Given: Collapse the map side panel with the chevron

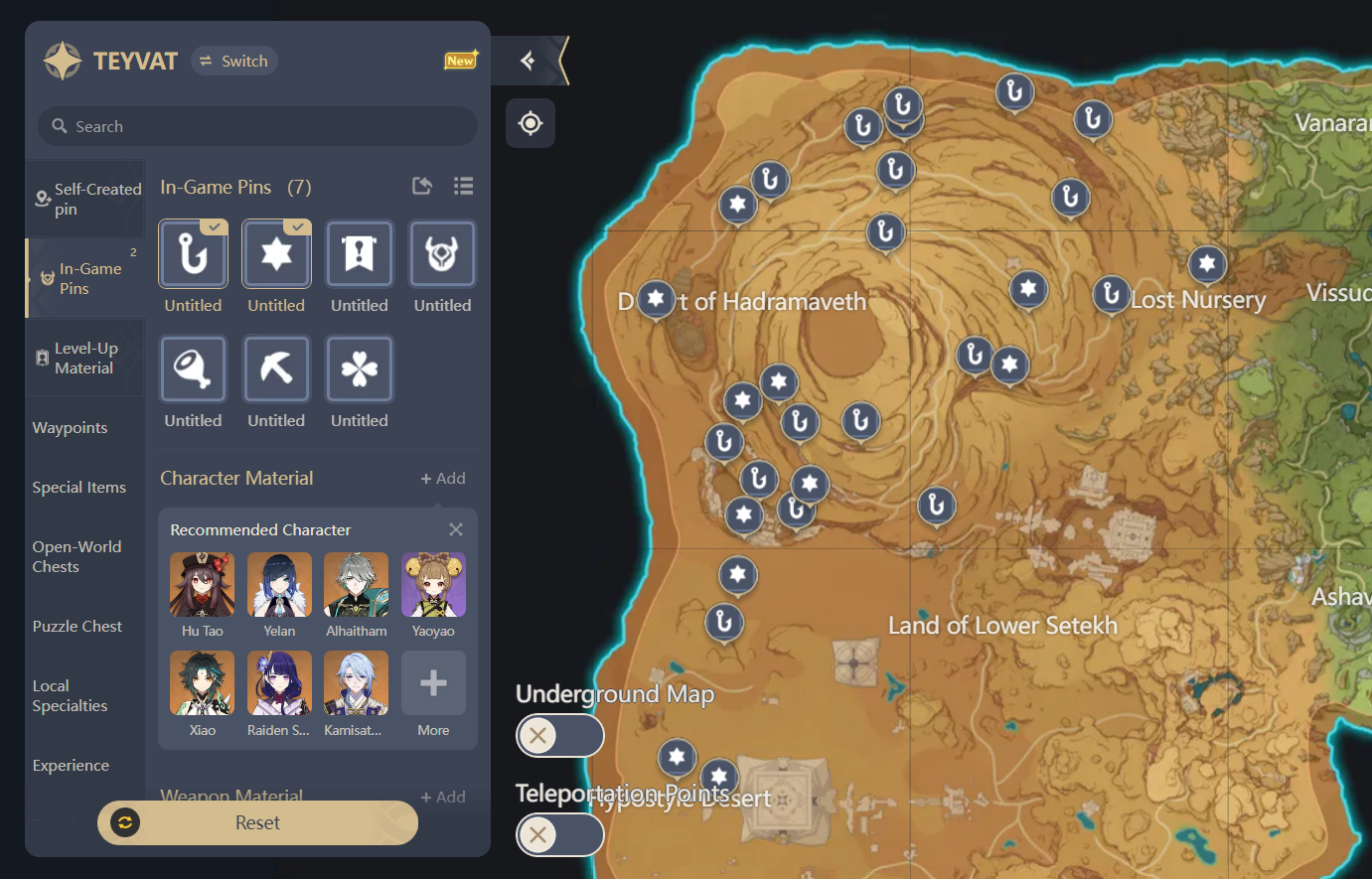Looking at the screenshot, I should [x=528, y=60].
